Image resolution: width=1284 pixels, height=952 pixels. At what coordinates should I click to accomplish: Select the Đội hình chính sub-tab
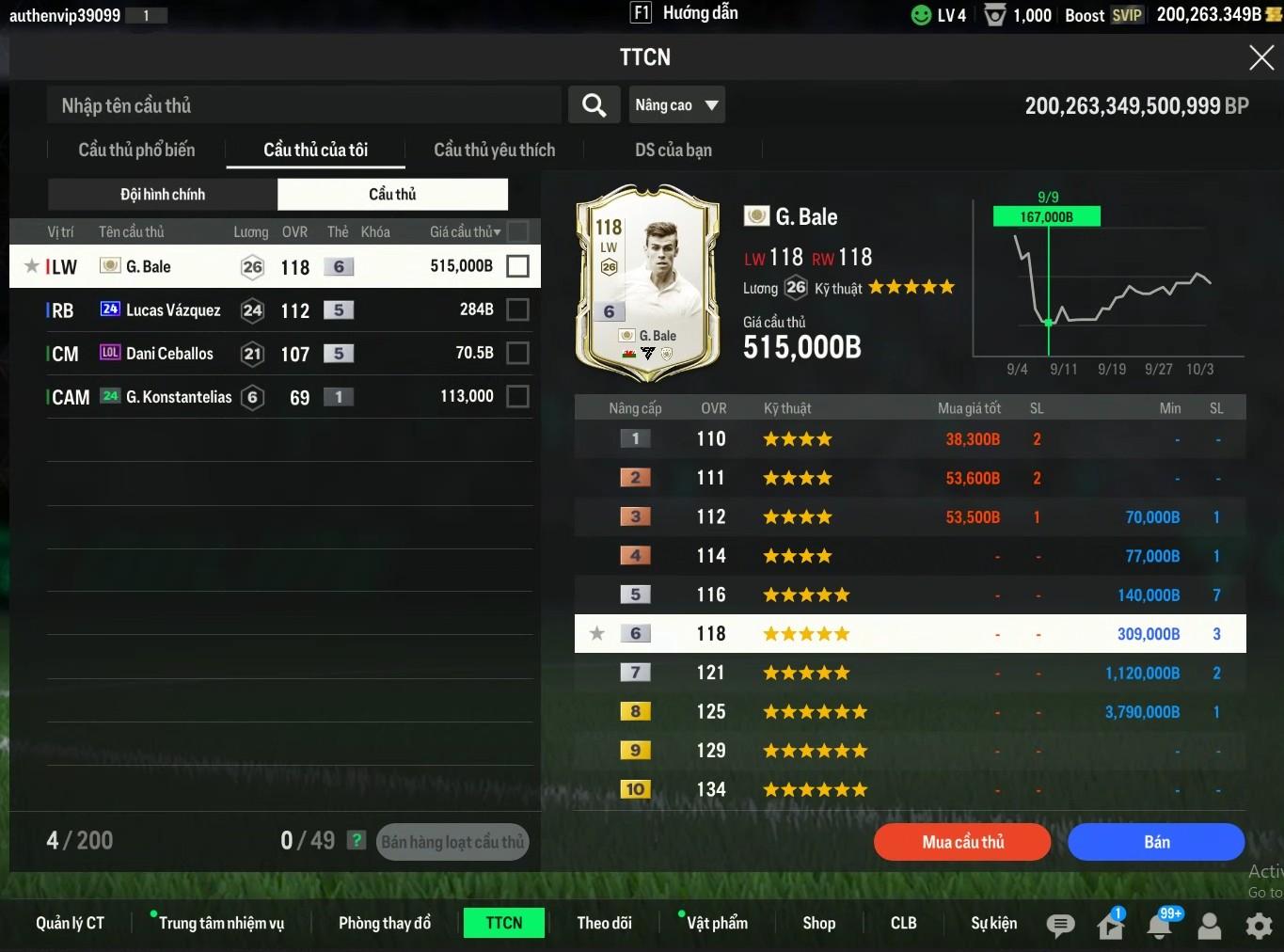point(163,195)
